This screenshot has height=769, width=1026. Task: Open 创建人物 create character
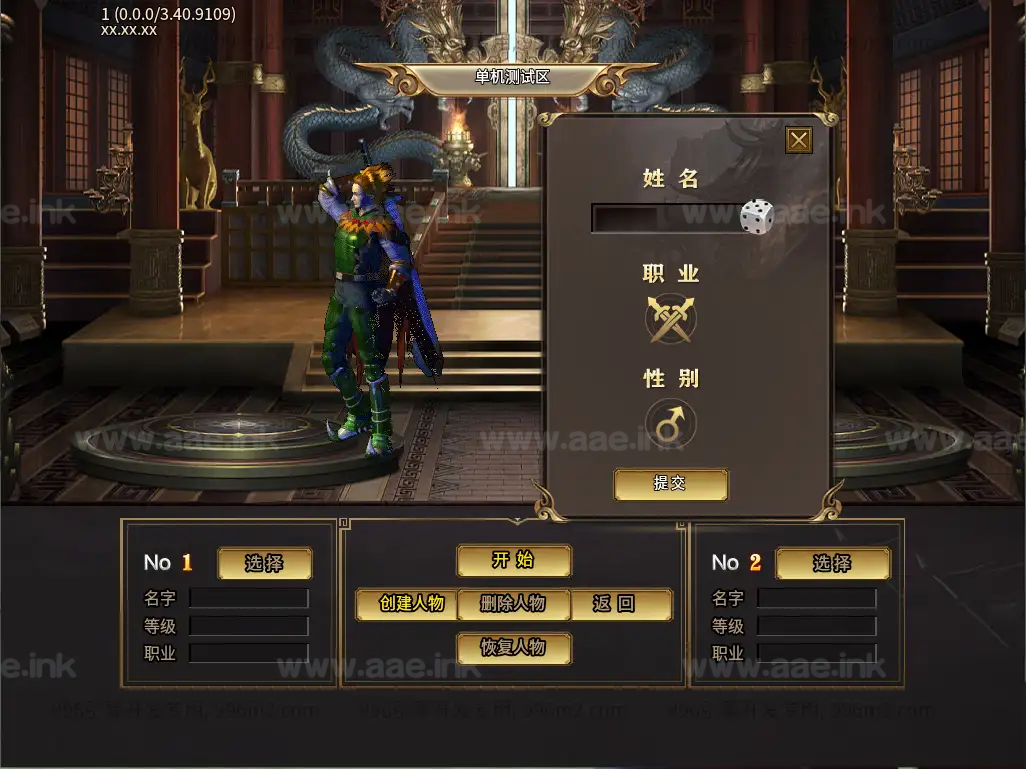point(409,604)
